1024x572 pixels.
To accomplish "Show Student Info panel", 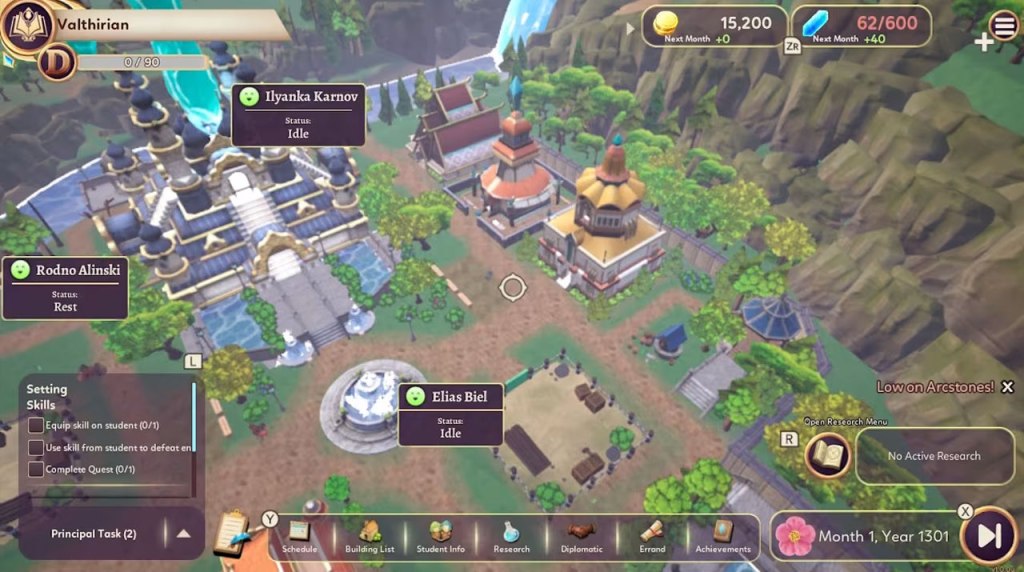I will point(440,536).
